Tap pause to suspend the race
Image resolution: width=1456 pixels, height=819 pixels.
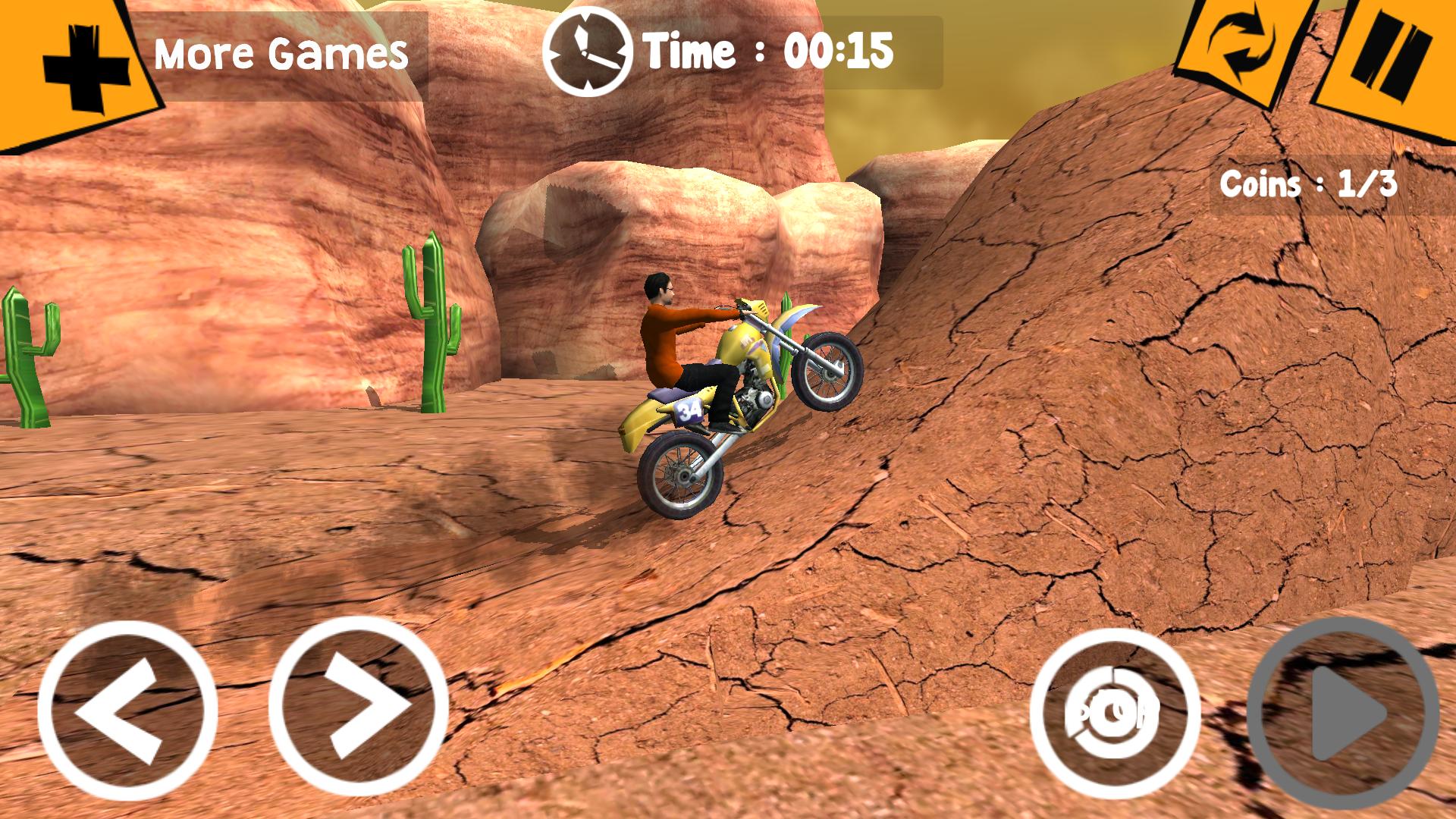1392,53
